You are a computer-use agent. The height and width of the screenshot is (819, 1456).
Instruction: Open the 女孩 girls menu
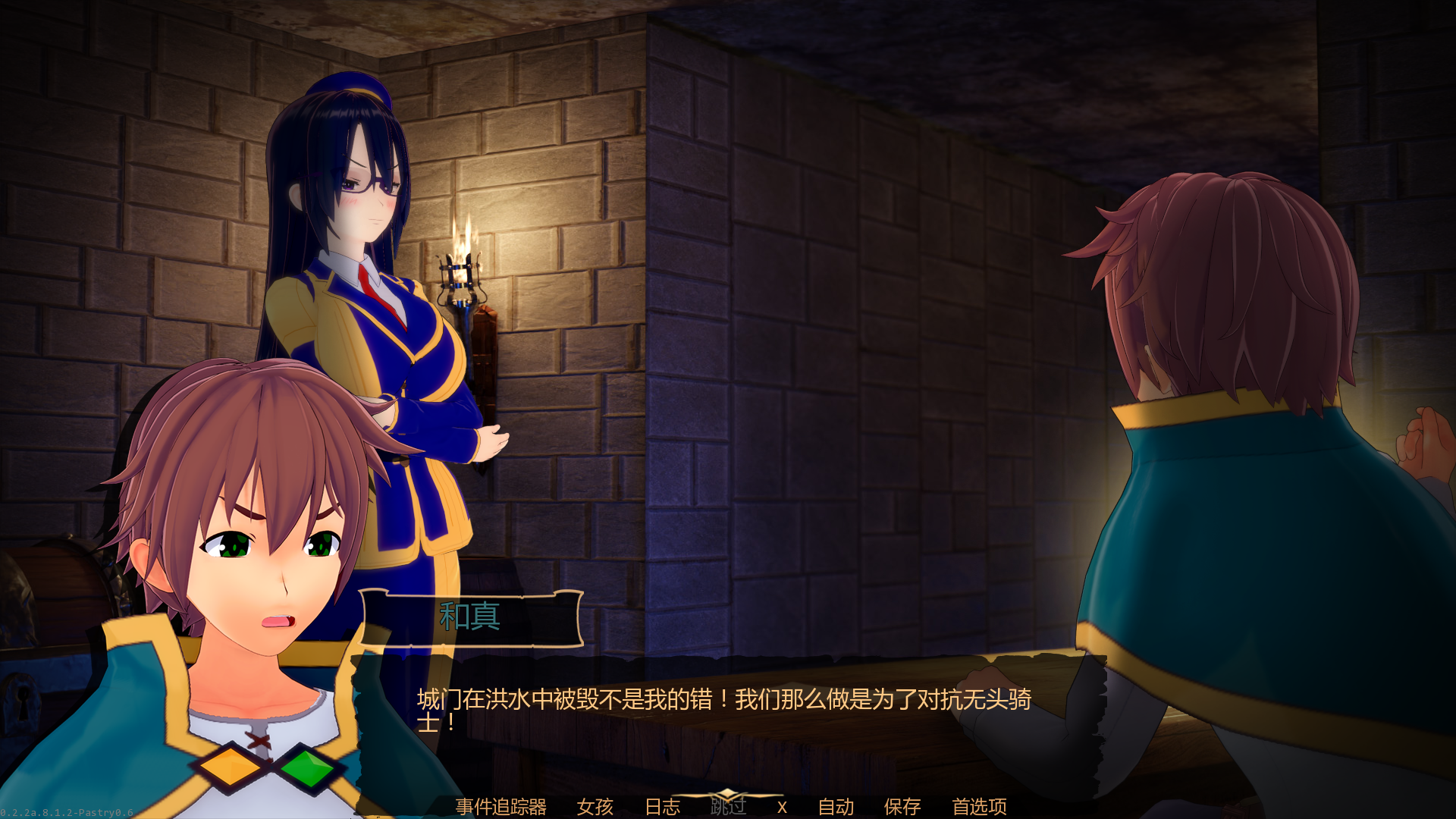[x=595, y=806]
